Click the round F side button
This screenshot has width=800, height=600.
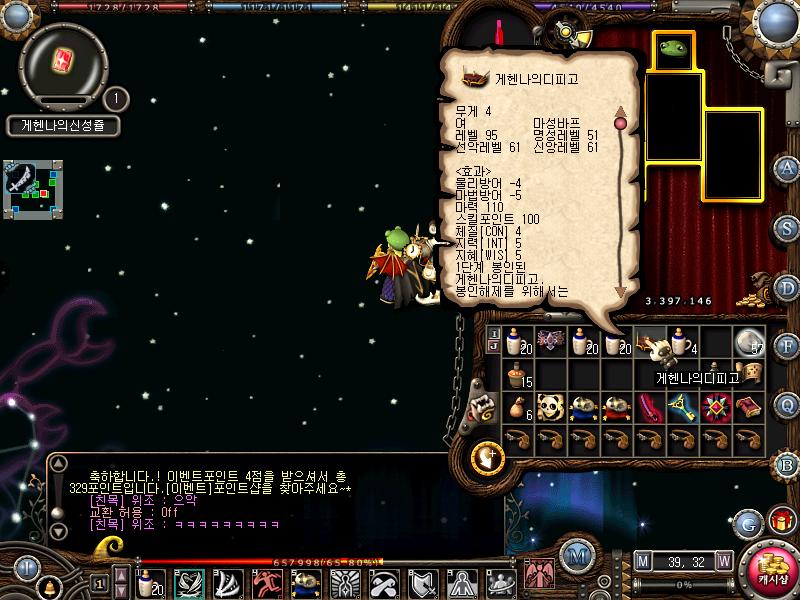pyautogui.click(x=788, y=346)
